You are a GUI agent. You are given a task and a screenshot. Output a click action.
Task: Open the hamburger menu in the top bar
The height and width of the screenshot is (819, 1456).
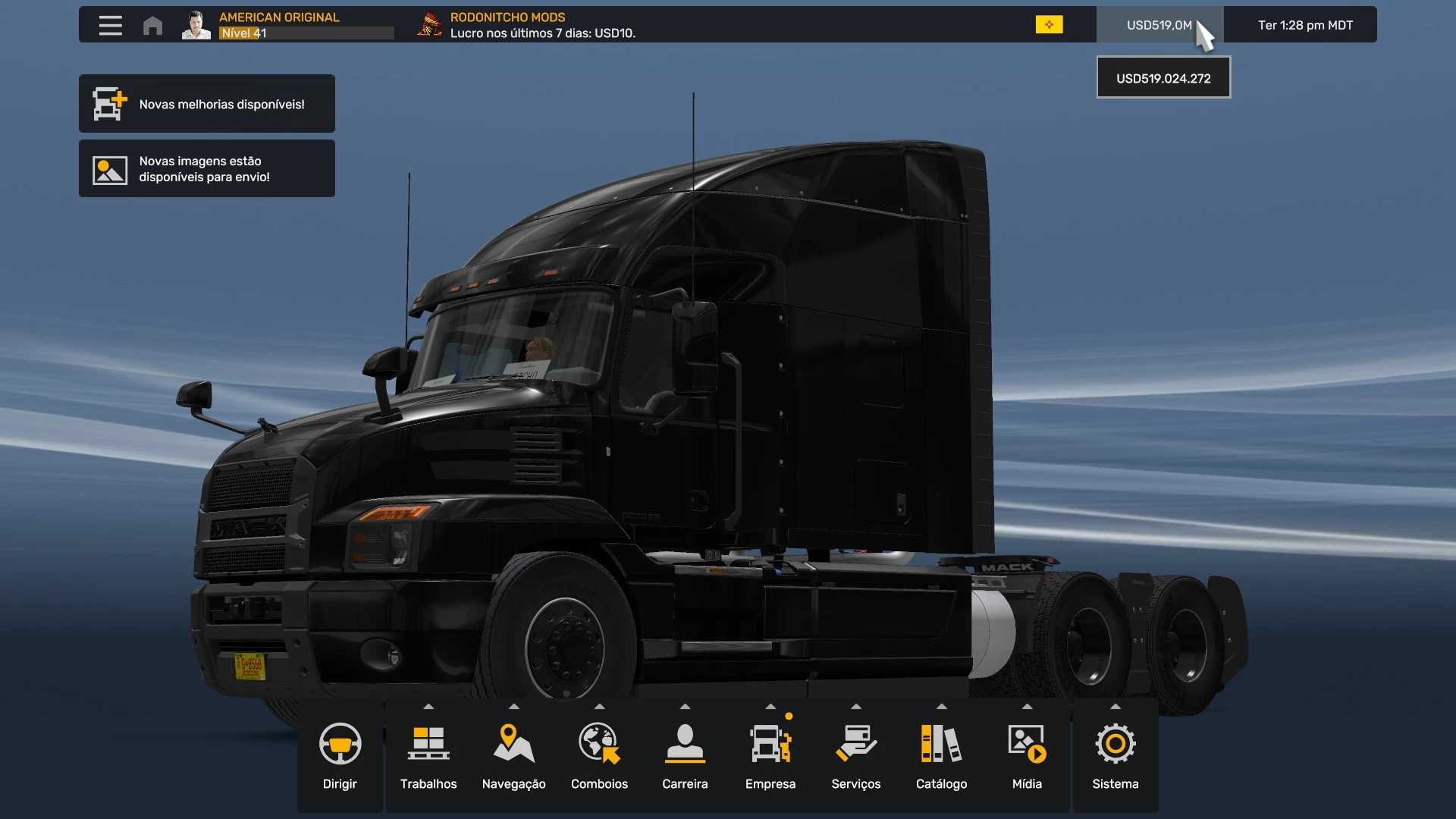tap(110, 25)
